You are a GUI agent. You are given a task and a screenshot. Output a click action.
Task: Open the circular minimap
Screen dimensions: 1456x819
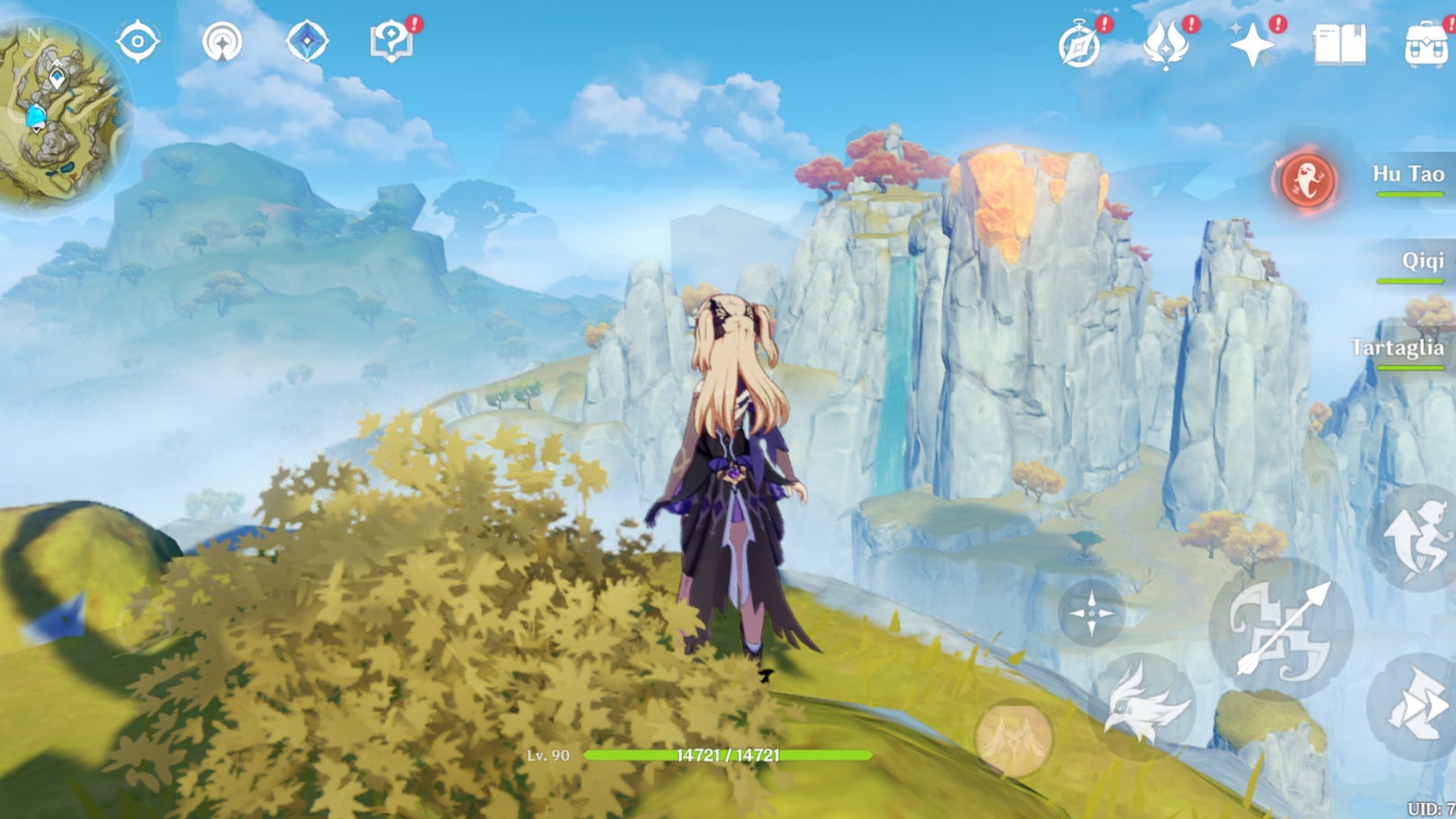pyautogui.click(x=61, y=113)
